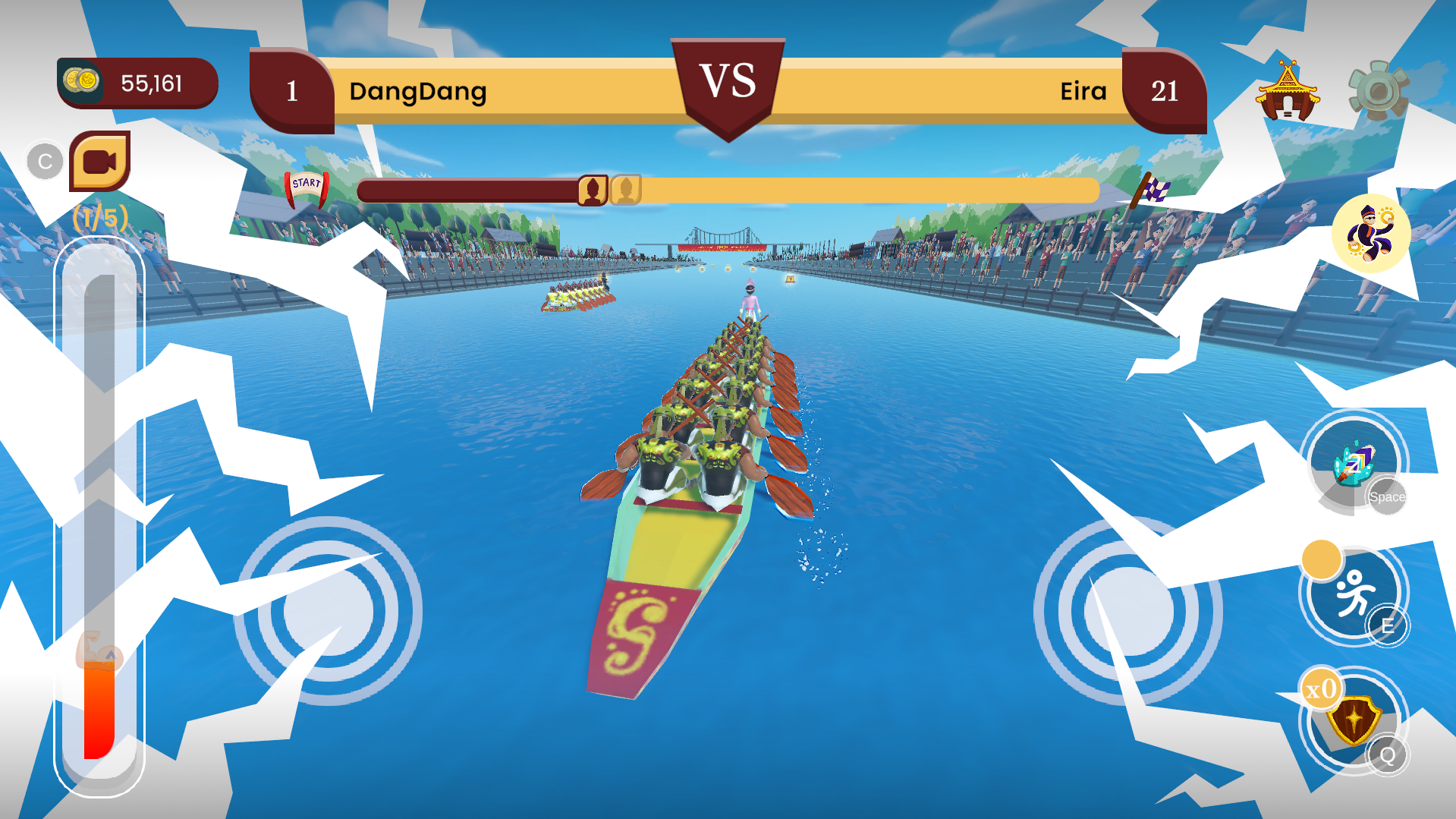Viewport: 1456px width, 819px height.
Task: Toggle the C camera shortcut button
Action: (44, 161)
